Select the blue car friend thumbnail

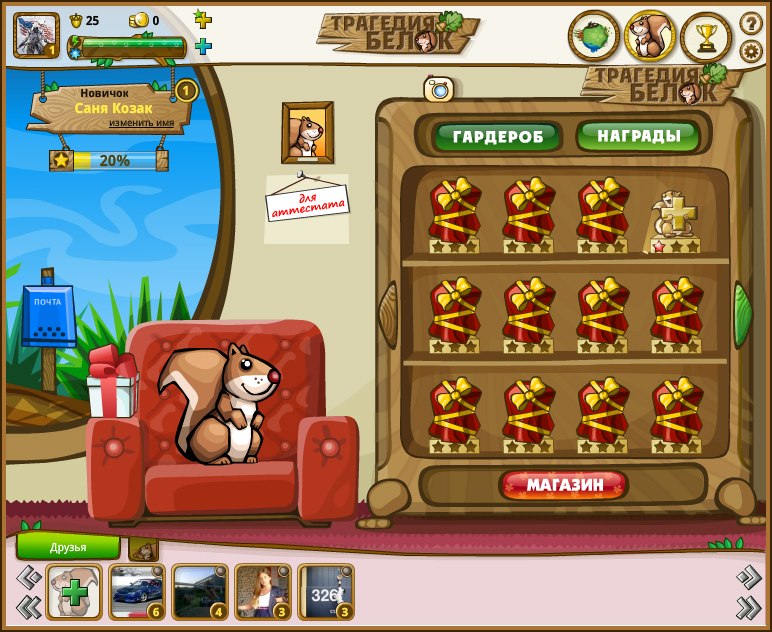tap(136, 591)
